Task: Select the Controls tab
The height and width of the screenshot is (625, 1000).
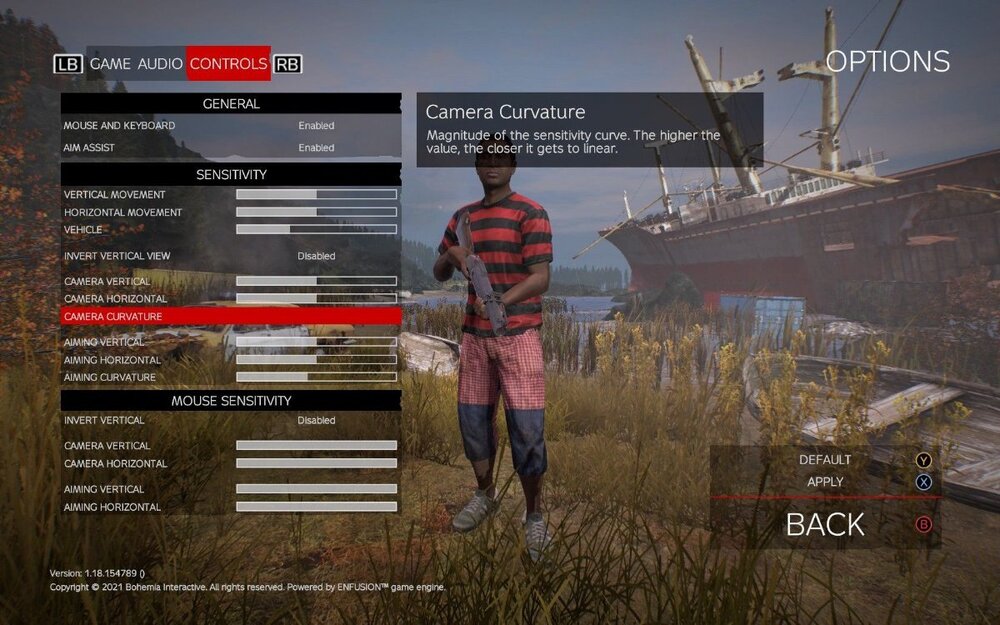Action: point(229,64)
